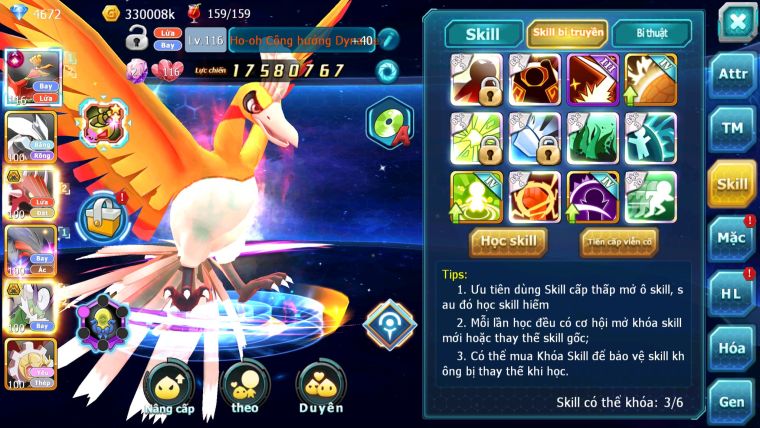Close the skill panel with the X button
Screen dimensions: 760x428
coord(737,23)
